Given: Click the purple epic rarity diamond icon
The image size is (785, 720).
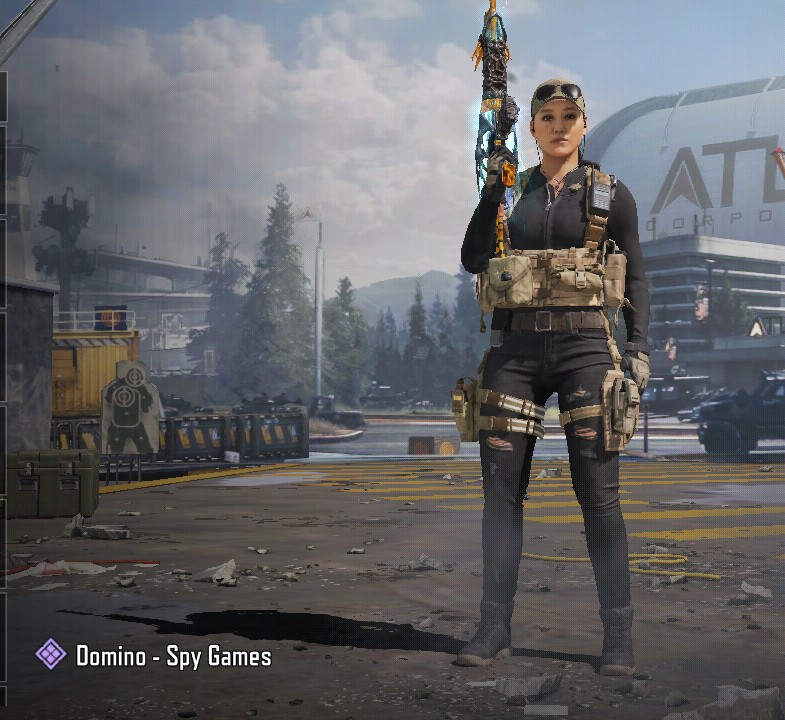Looking at the screenshot, I should (x=51, y=655).
